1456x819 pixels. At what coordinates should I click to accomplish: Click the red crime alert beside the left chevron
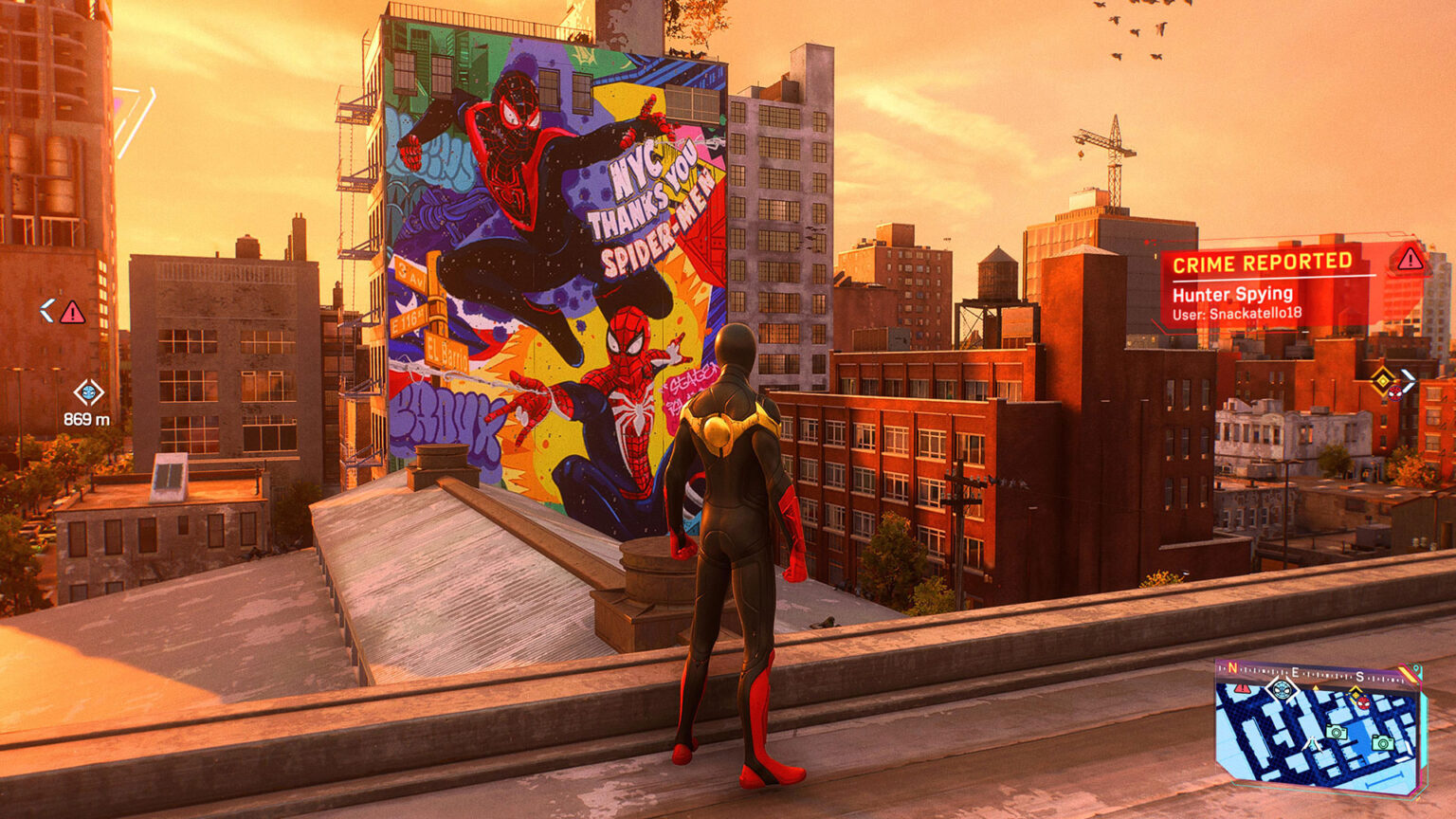click(x=72, y=312)
